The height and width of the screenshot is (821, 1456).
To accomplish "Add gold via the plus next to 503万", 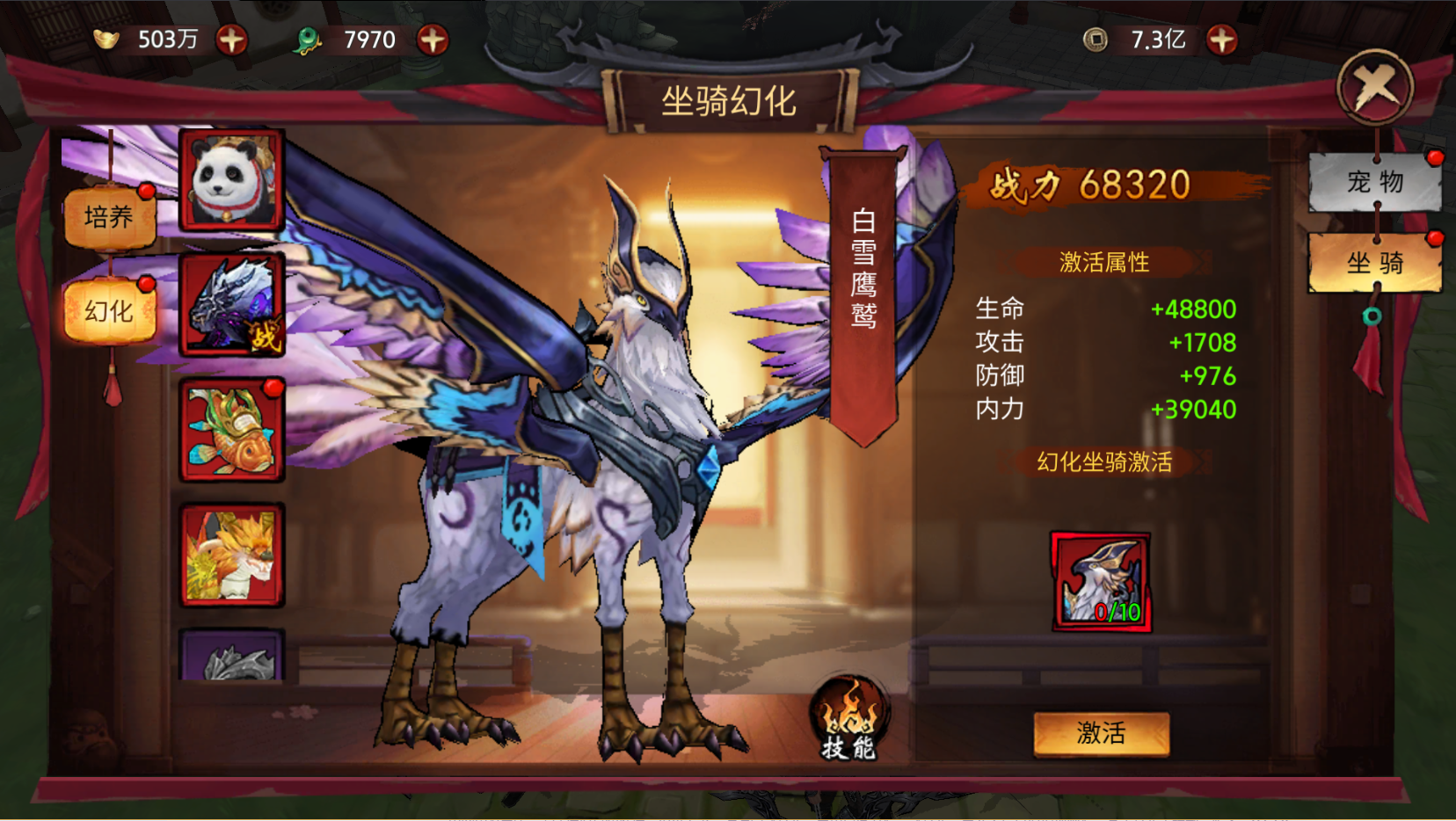I will click(x=230, y=38).
